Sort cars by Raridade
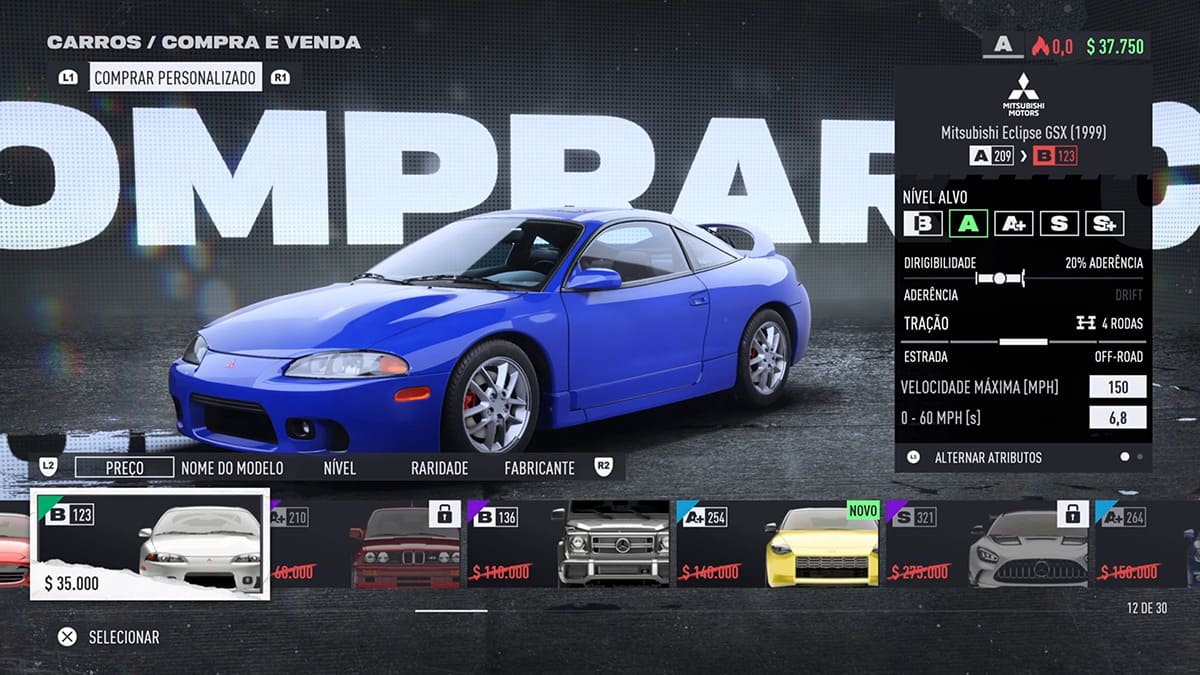 click(x=439, y=467)
